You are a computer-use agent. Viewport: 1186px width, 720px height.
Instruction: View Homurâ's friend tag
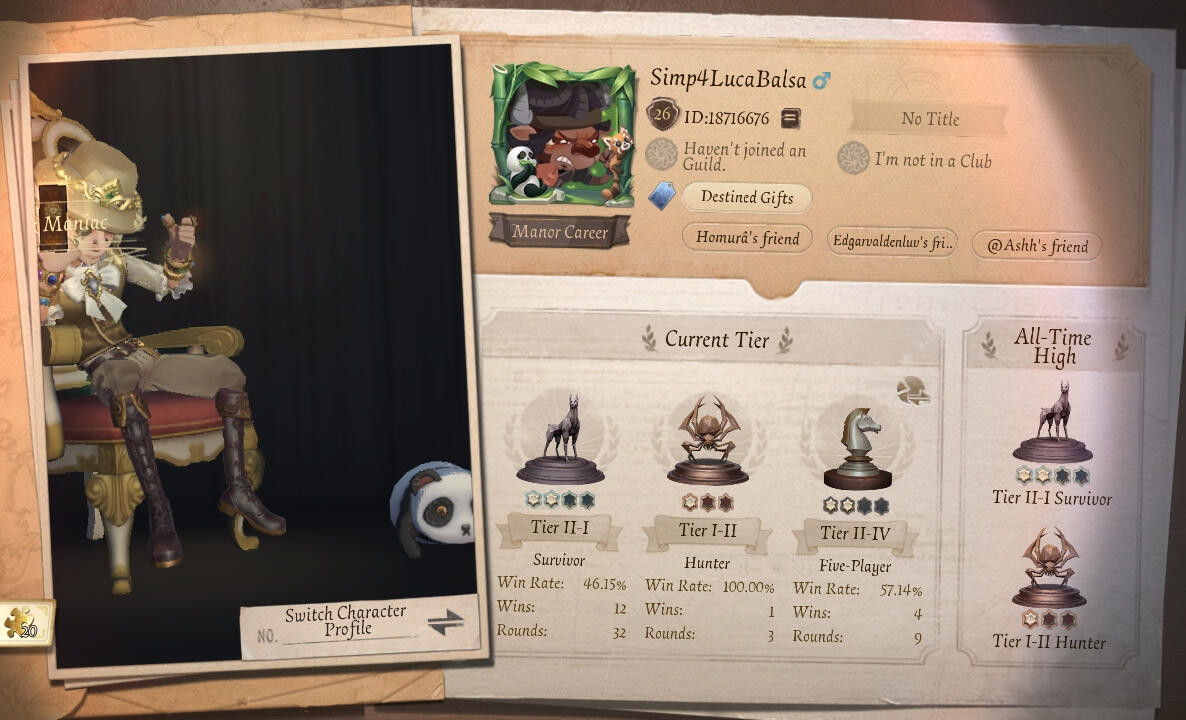point(747,238)
